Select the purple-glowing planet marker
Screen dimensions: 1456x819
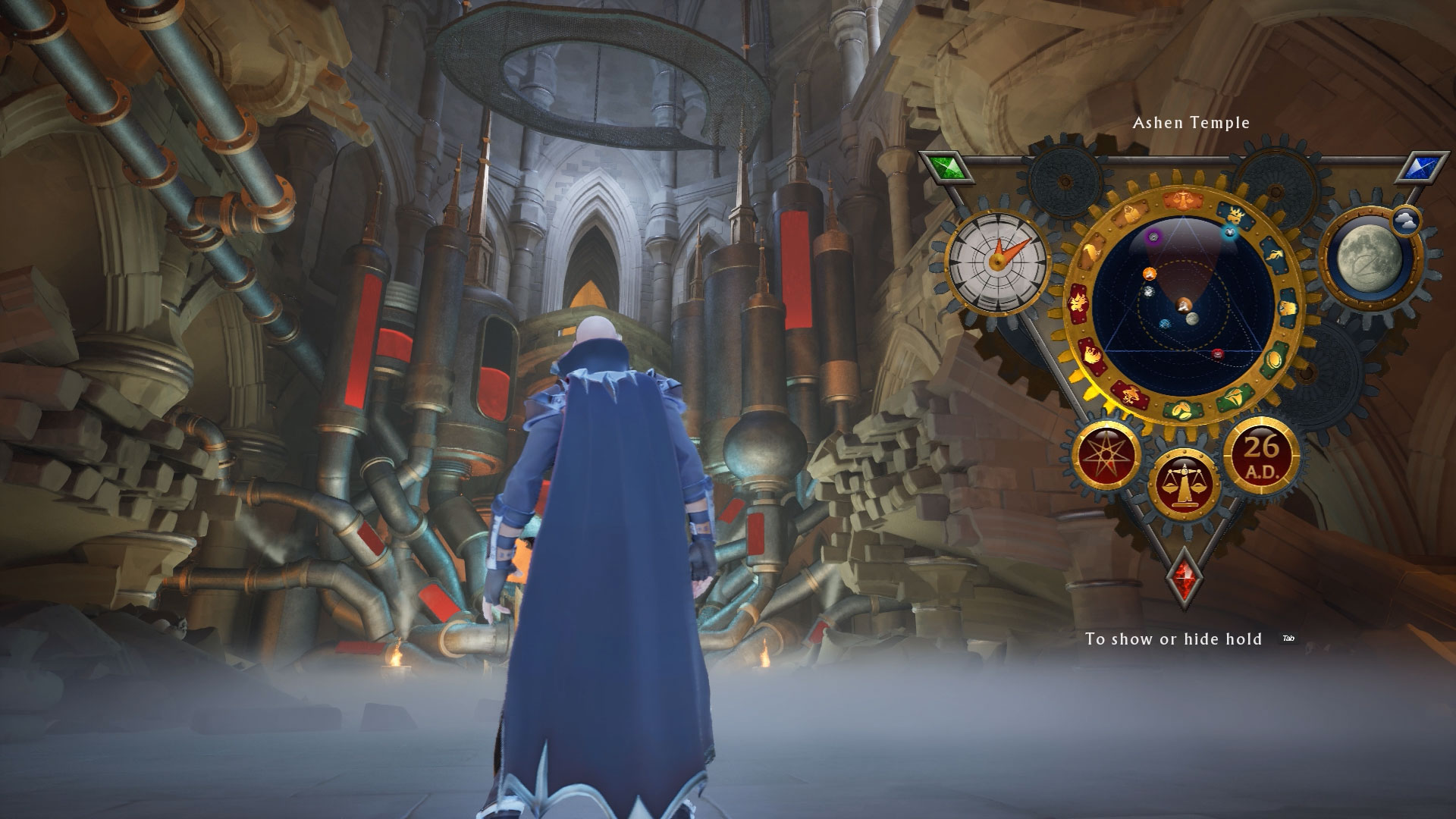[x=1153, y=237]
